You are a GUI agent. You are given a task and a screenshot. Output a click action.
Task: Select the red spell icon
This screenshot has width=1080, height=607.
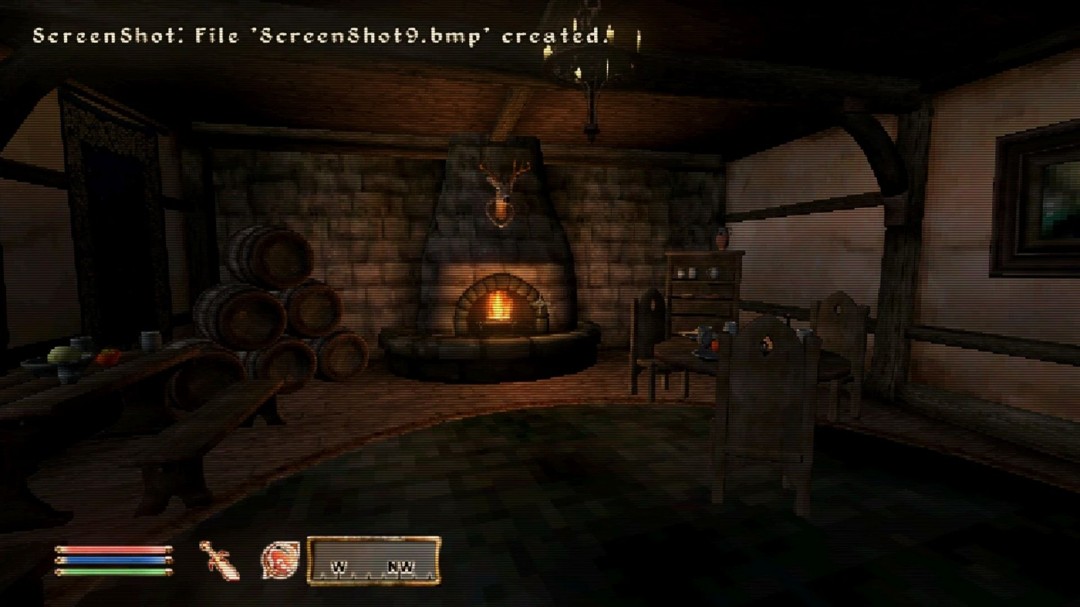coord(279,560)
